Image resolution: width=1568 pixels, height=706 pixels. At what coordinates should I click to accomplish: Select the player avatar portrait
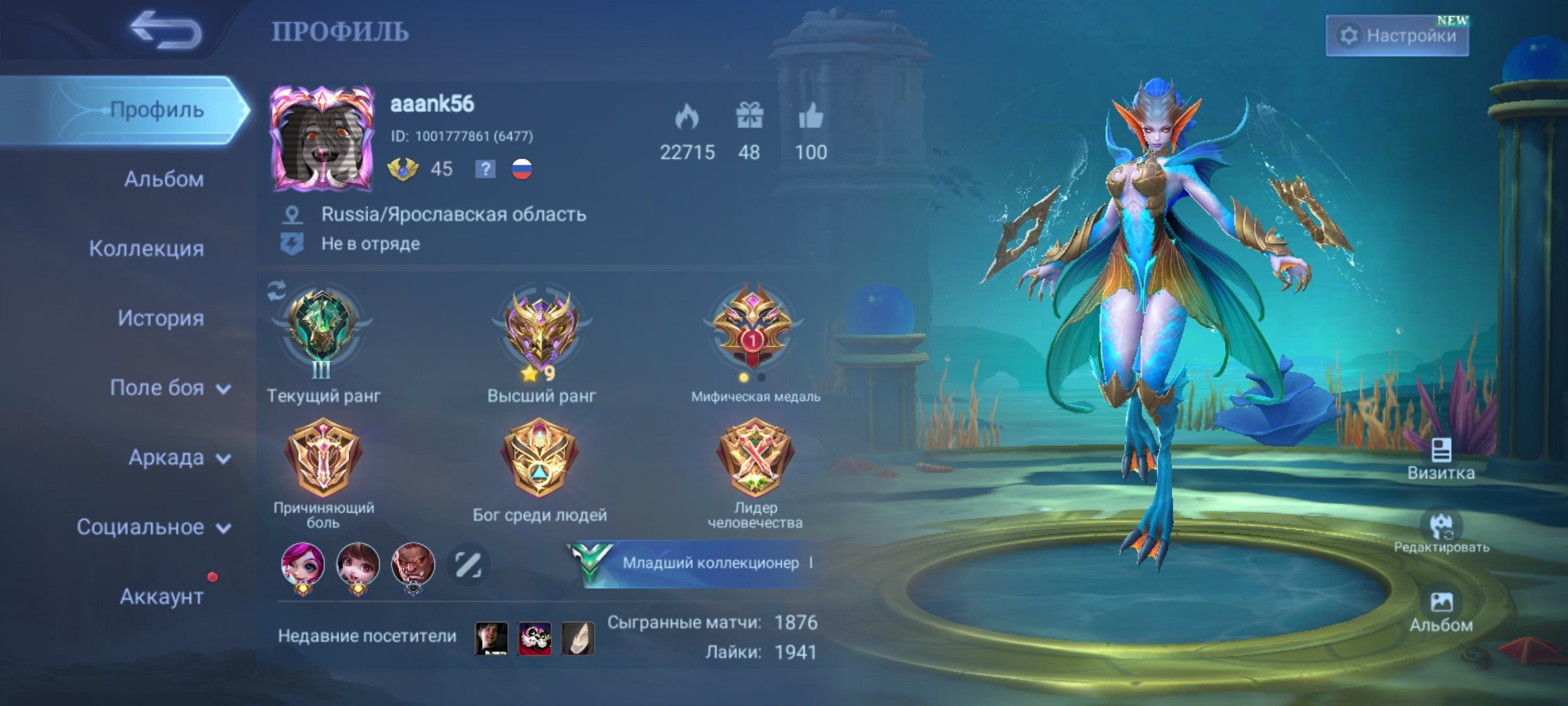click(322, 139)
